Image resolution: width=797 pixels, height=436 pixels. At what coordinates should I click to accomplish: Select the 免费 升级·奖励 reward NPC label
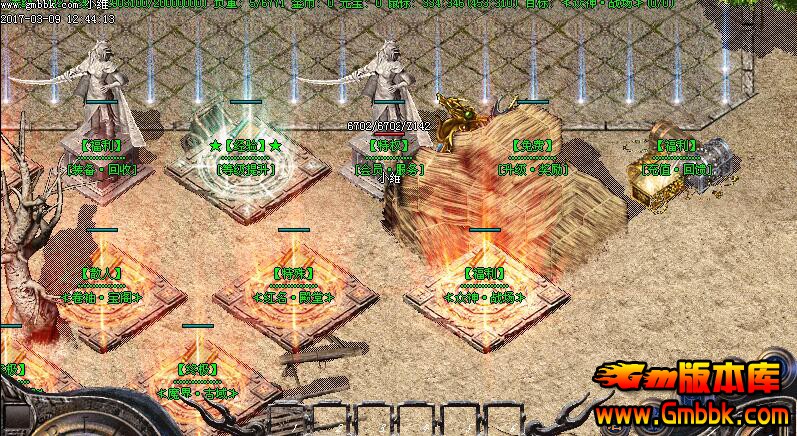[x=532, y=169]
